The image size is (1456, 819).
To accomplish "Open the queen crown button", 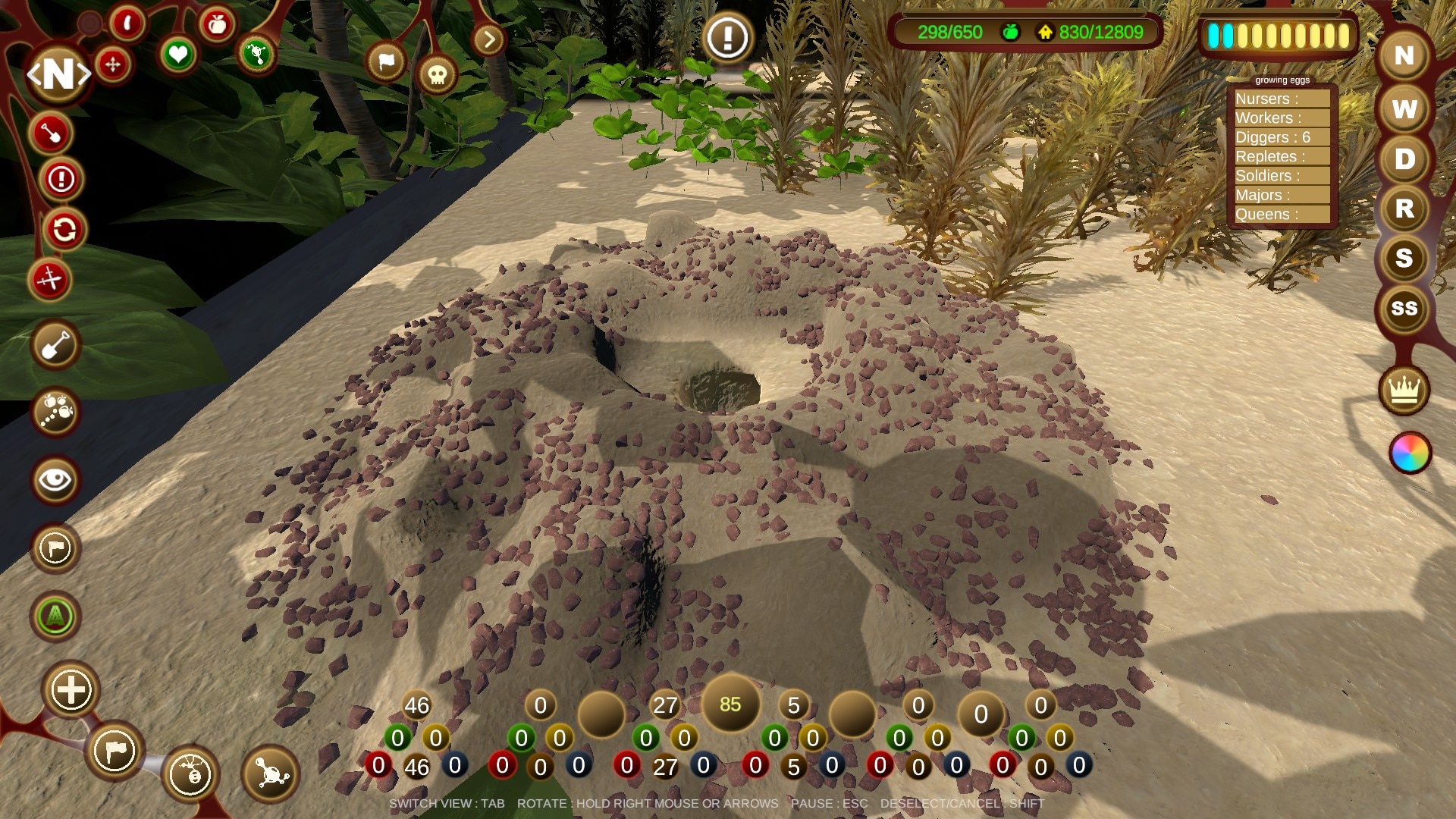I will (1404, 390).
